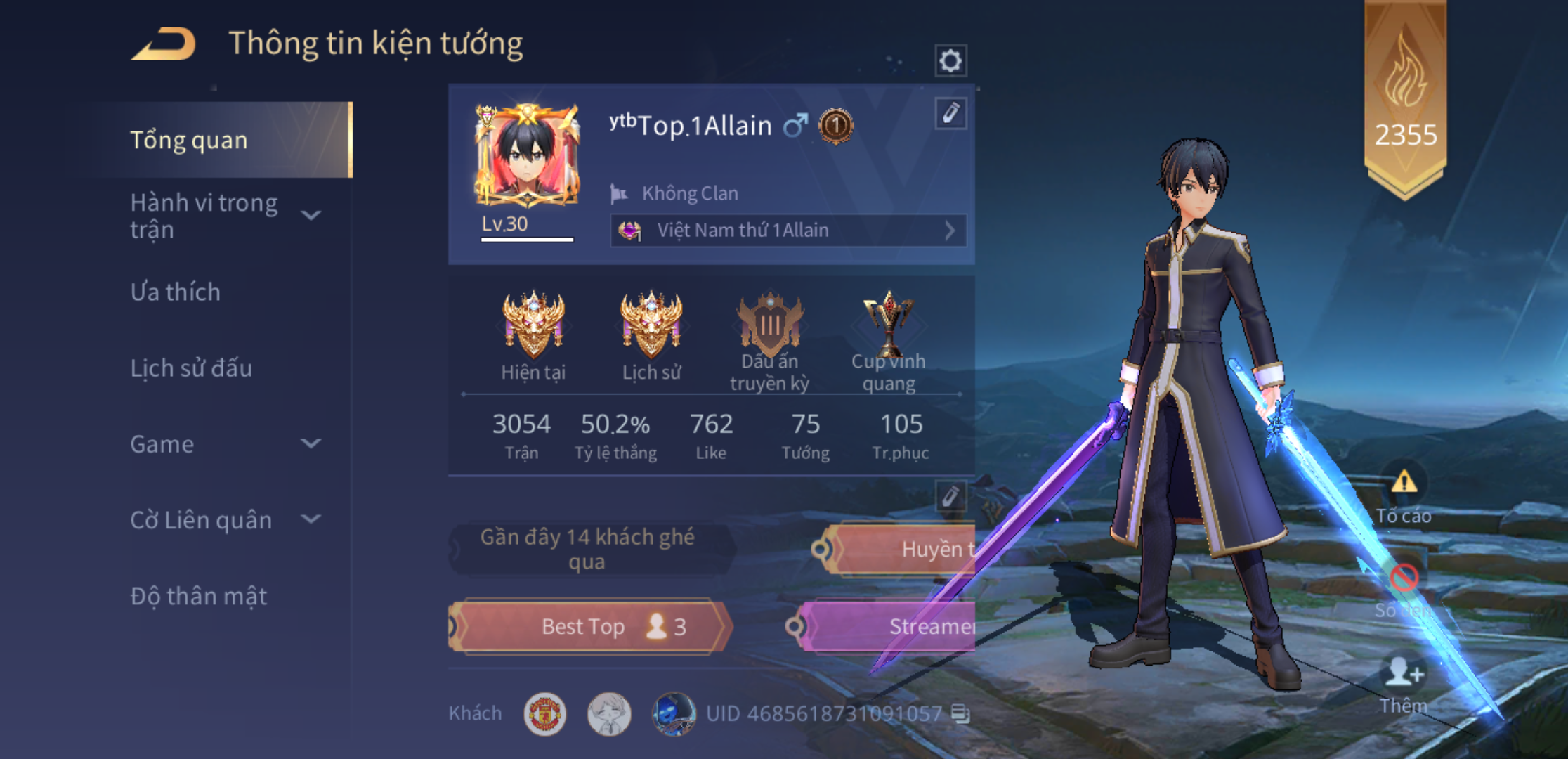Open the Độ thân mật tab
1568x759 pixels.
click(199, 596)
